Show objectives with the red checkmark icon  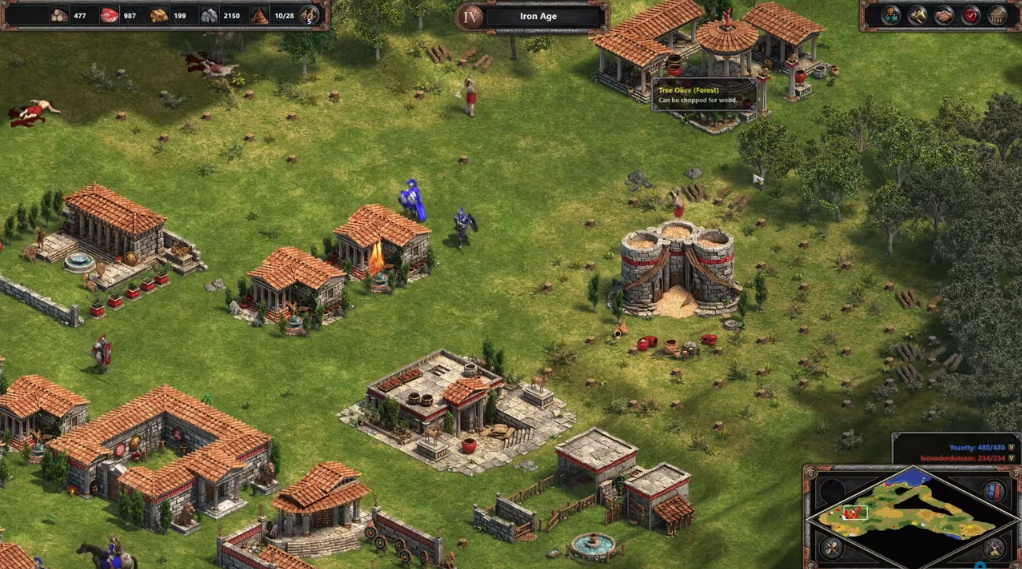[x=970, y=15]
